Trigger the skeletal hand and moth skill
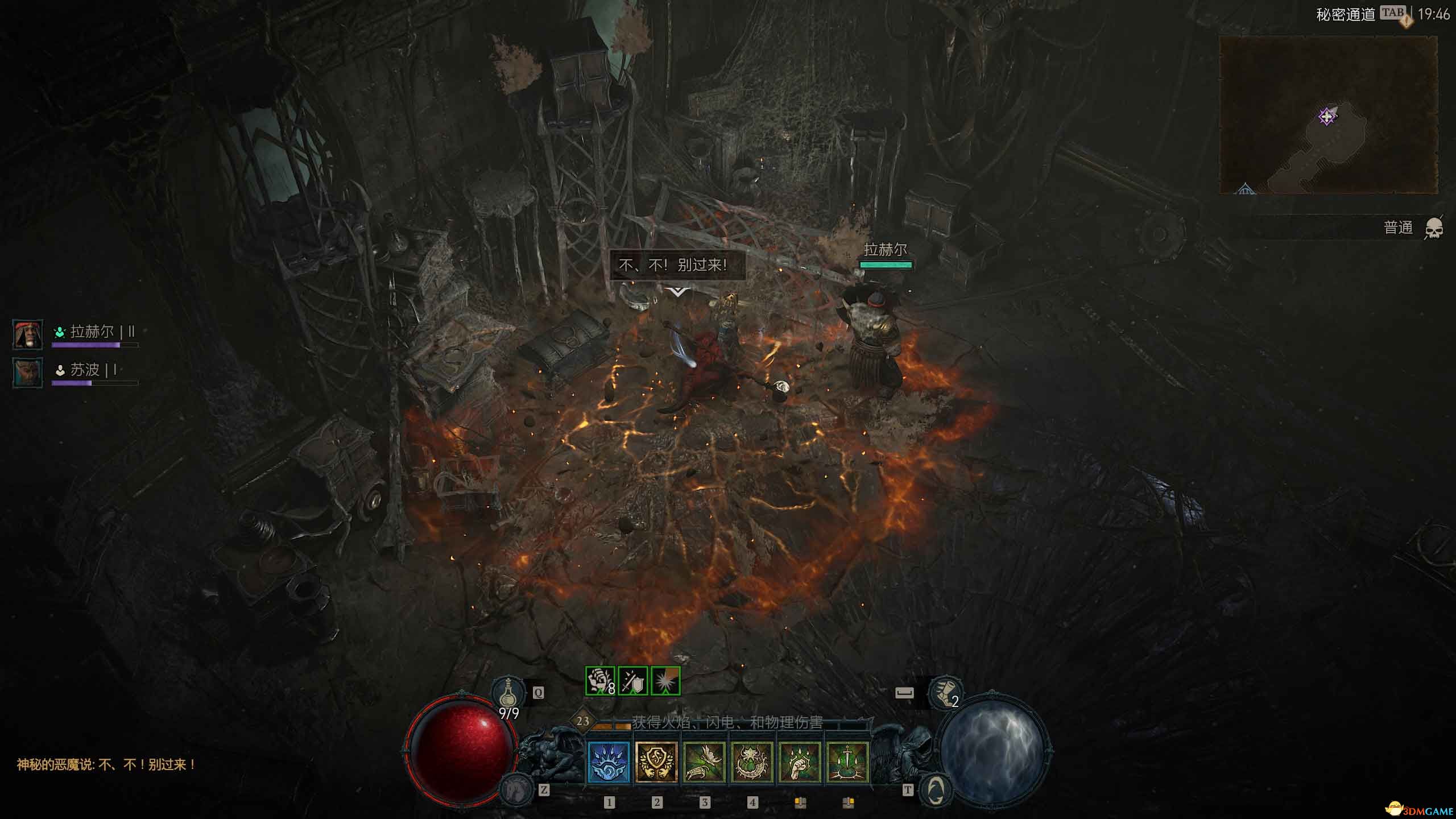The width and height of the screenshot is (1456, 819). [704, 762]
